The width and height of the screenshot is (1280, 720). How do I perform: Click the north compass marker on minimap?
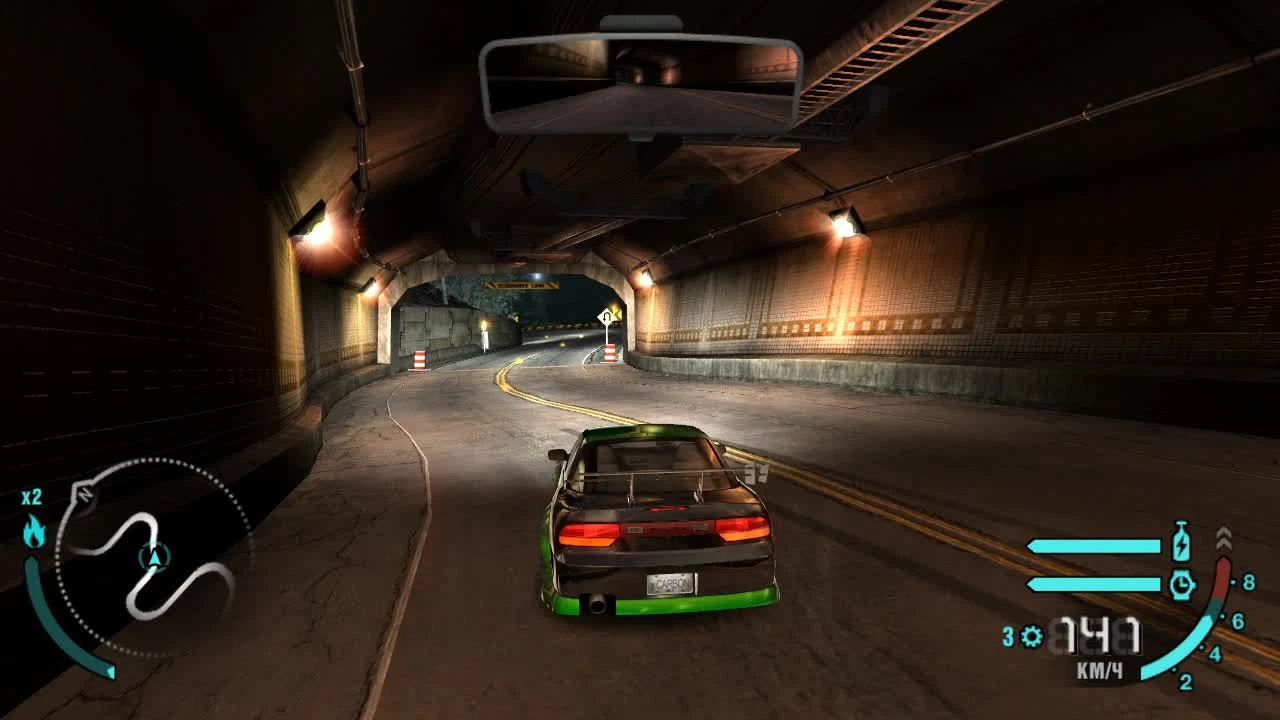tap(84, 494)
